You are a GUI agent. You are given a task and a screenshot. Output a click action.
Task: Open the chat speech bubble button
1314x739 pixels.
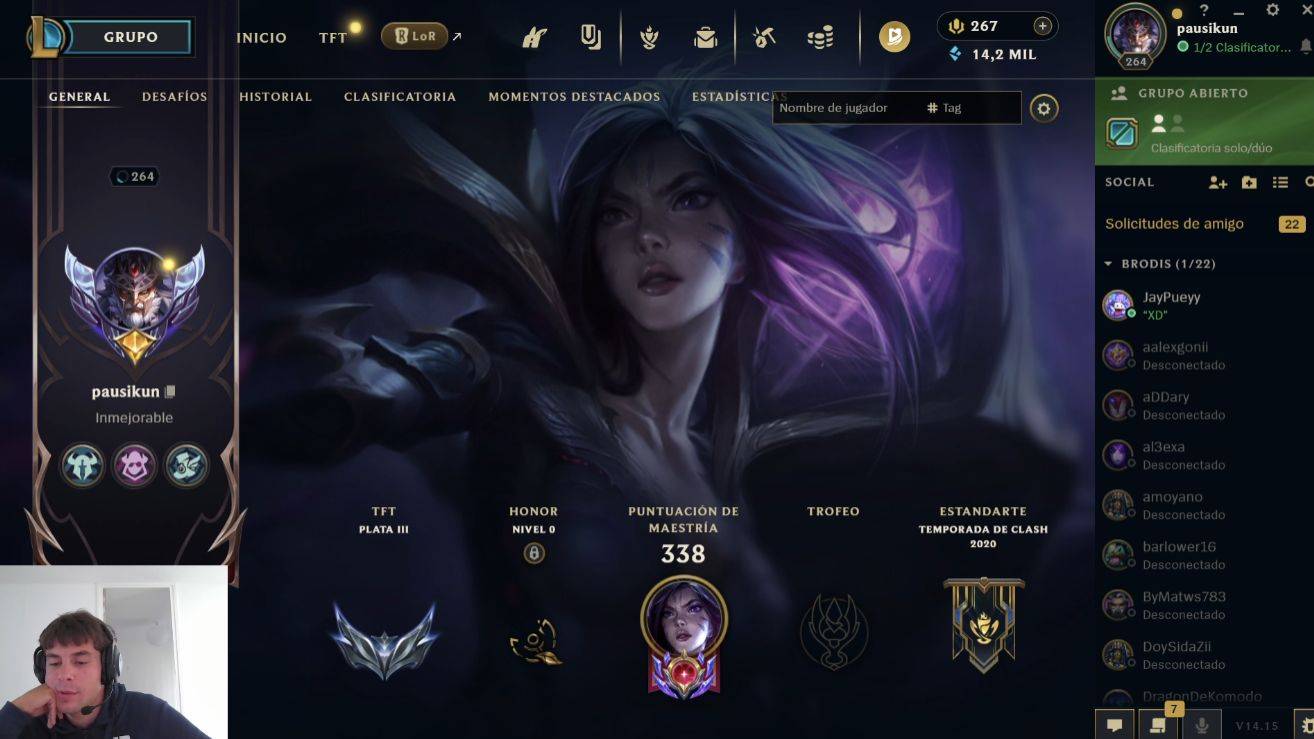[x=1114, y=725]
